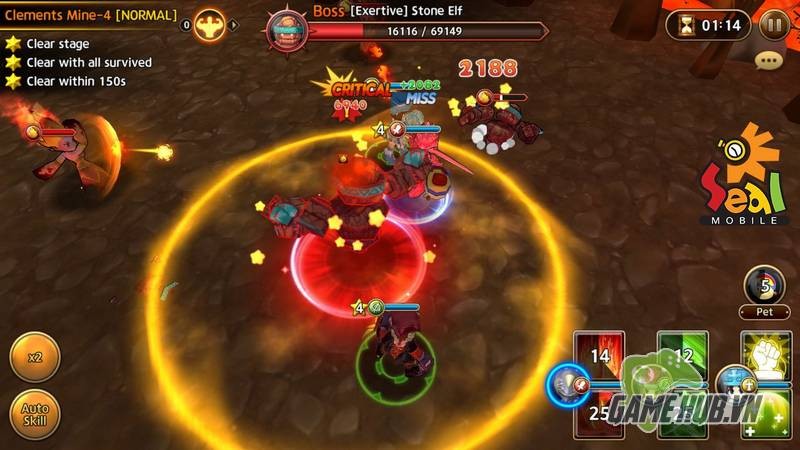Viewport: 800px width, 450px height.
Task: Cast the green healing sparkle skill
Action: click(x=766, y=414)
